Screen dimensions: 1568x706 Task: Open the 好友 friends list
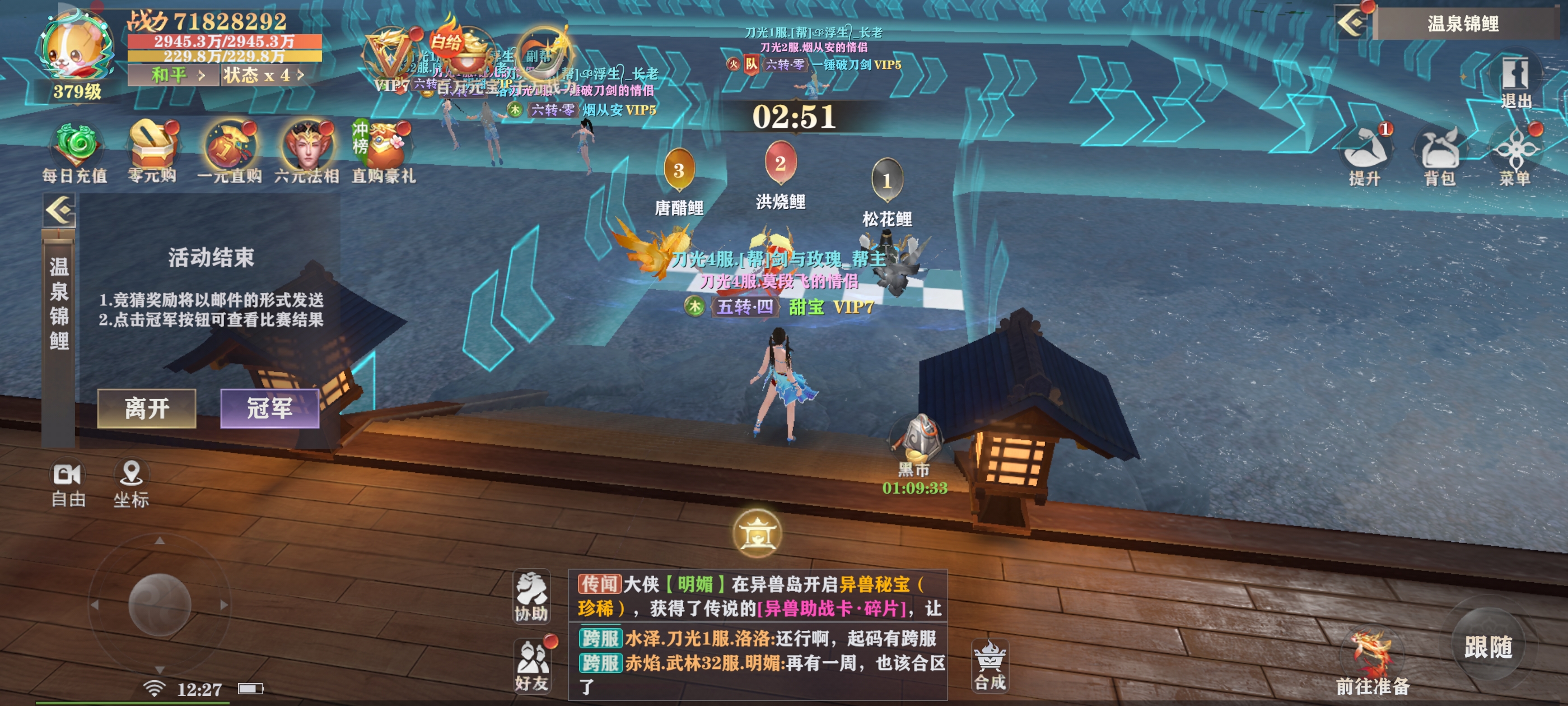531,665
